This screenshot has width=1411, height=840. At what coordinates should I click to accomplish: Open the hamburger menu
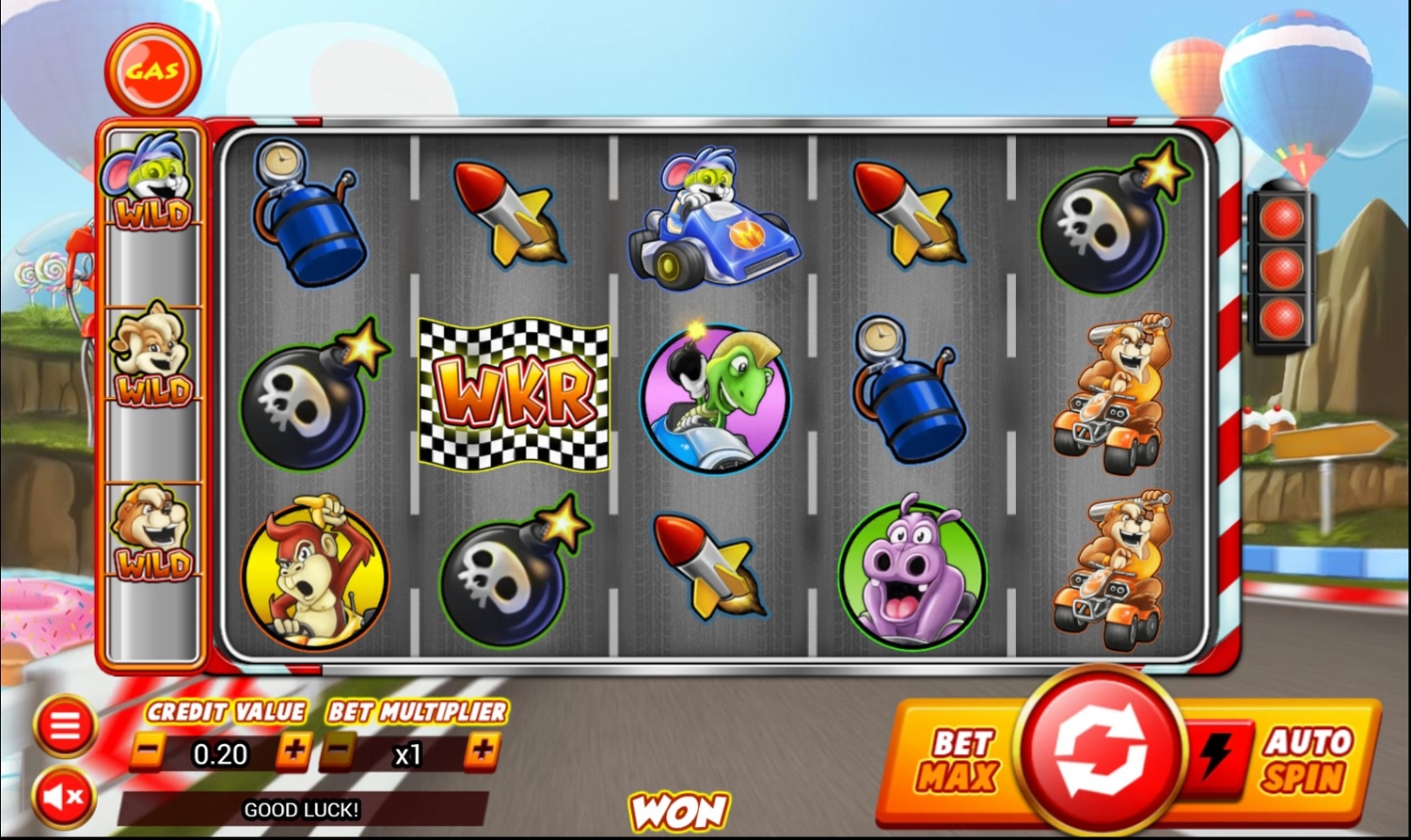(x=64, y=726)
